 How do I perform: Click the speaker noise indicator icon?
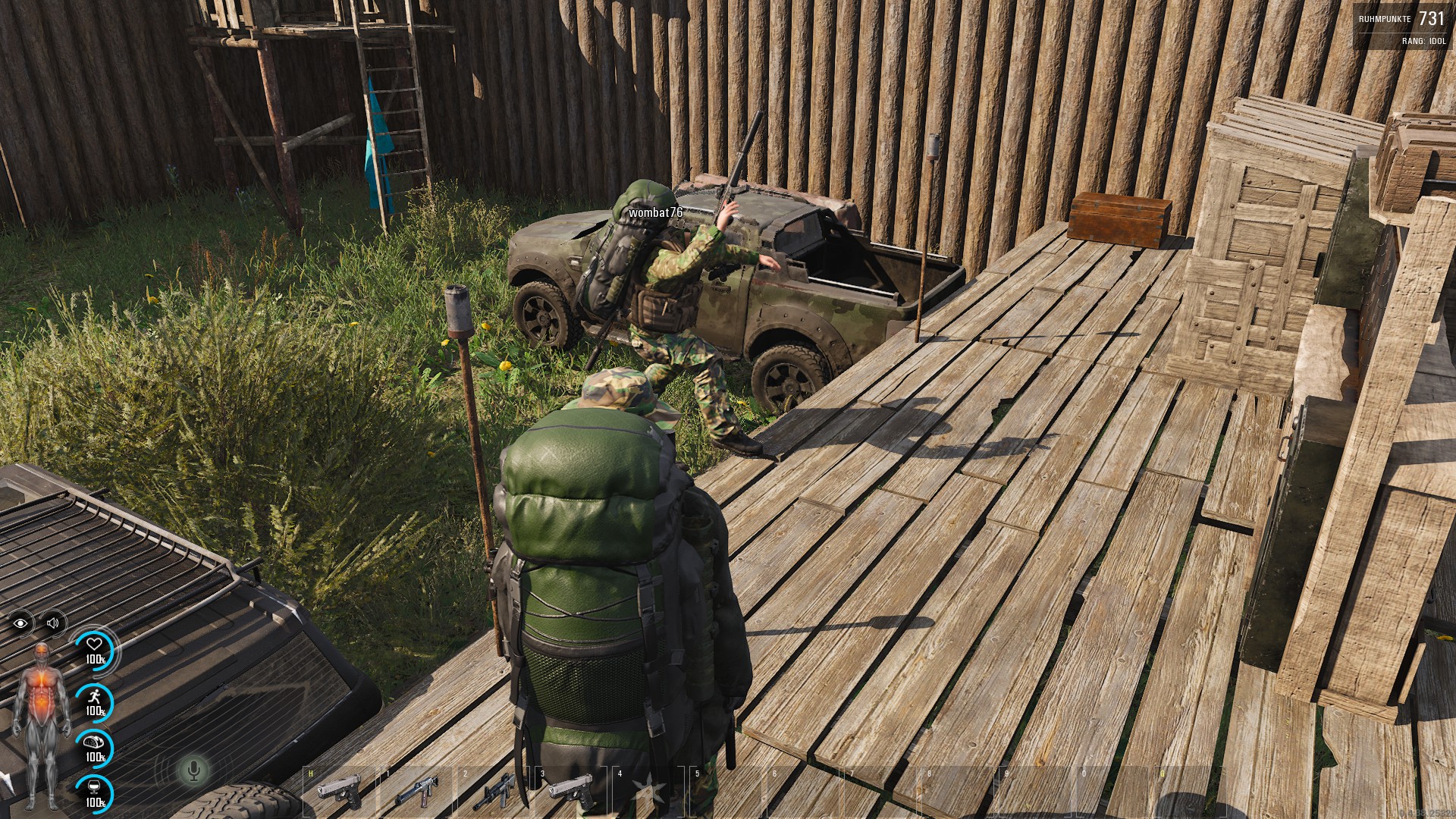coord(53,623)
